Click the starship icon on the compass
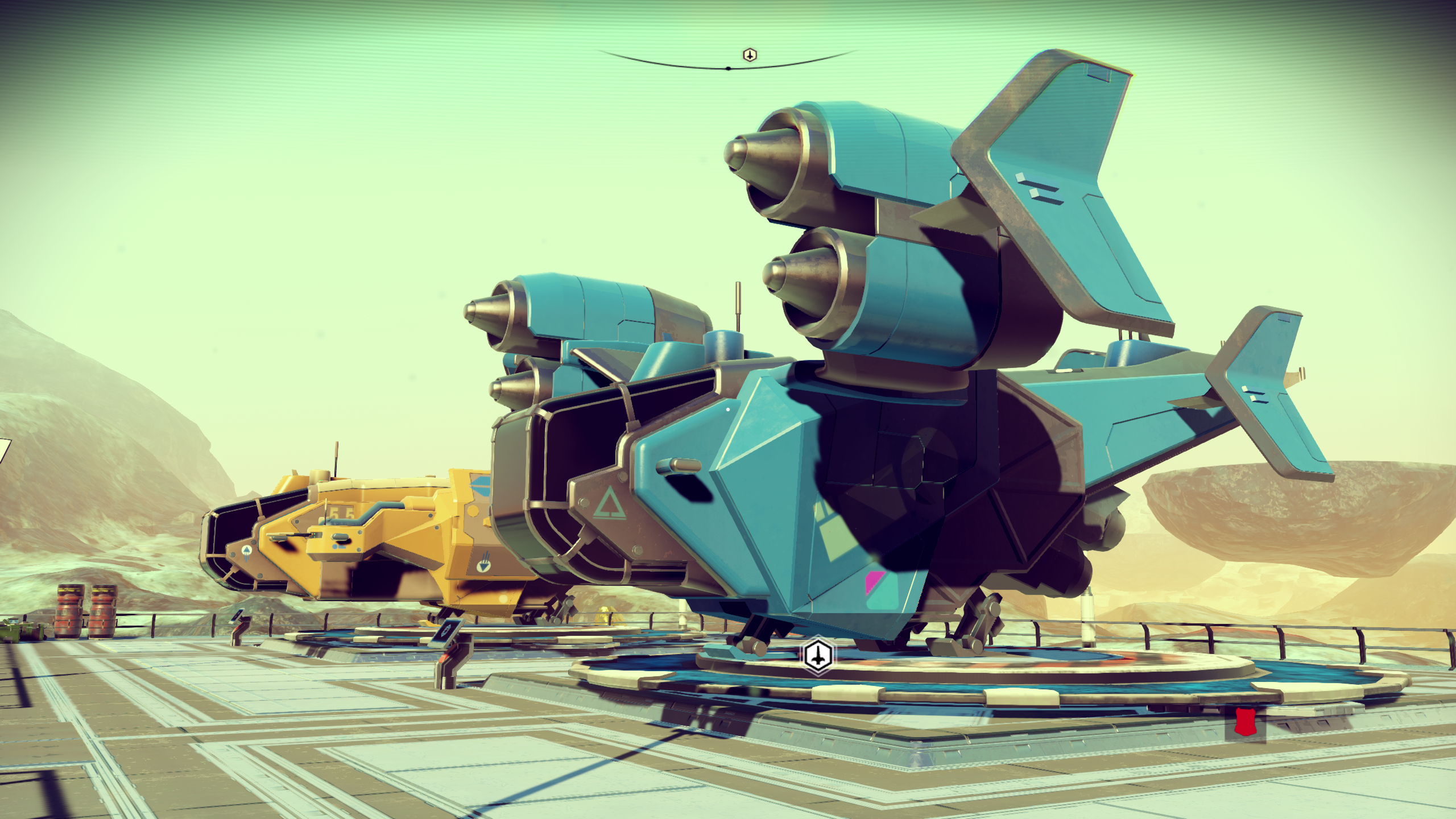The width and height of the screenshot is (1456, 819). tap(750, 55)
